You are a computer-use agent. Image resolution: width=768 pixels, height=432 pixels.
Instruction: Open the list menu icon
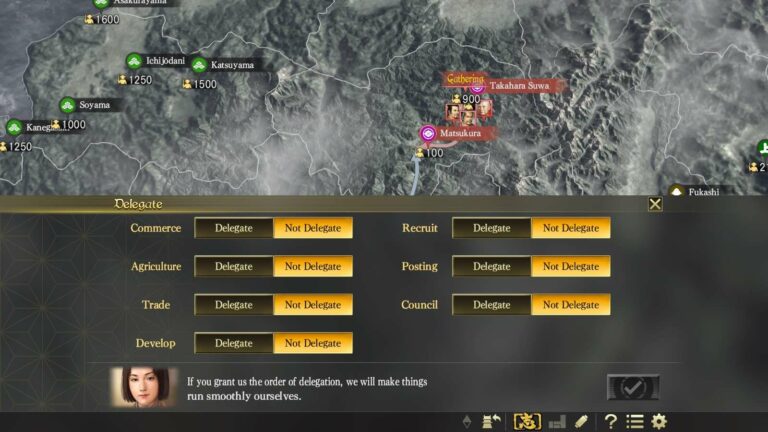click(x=634, y=422)
